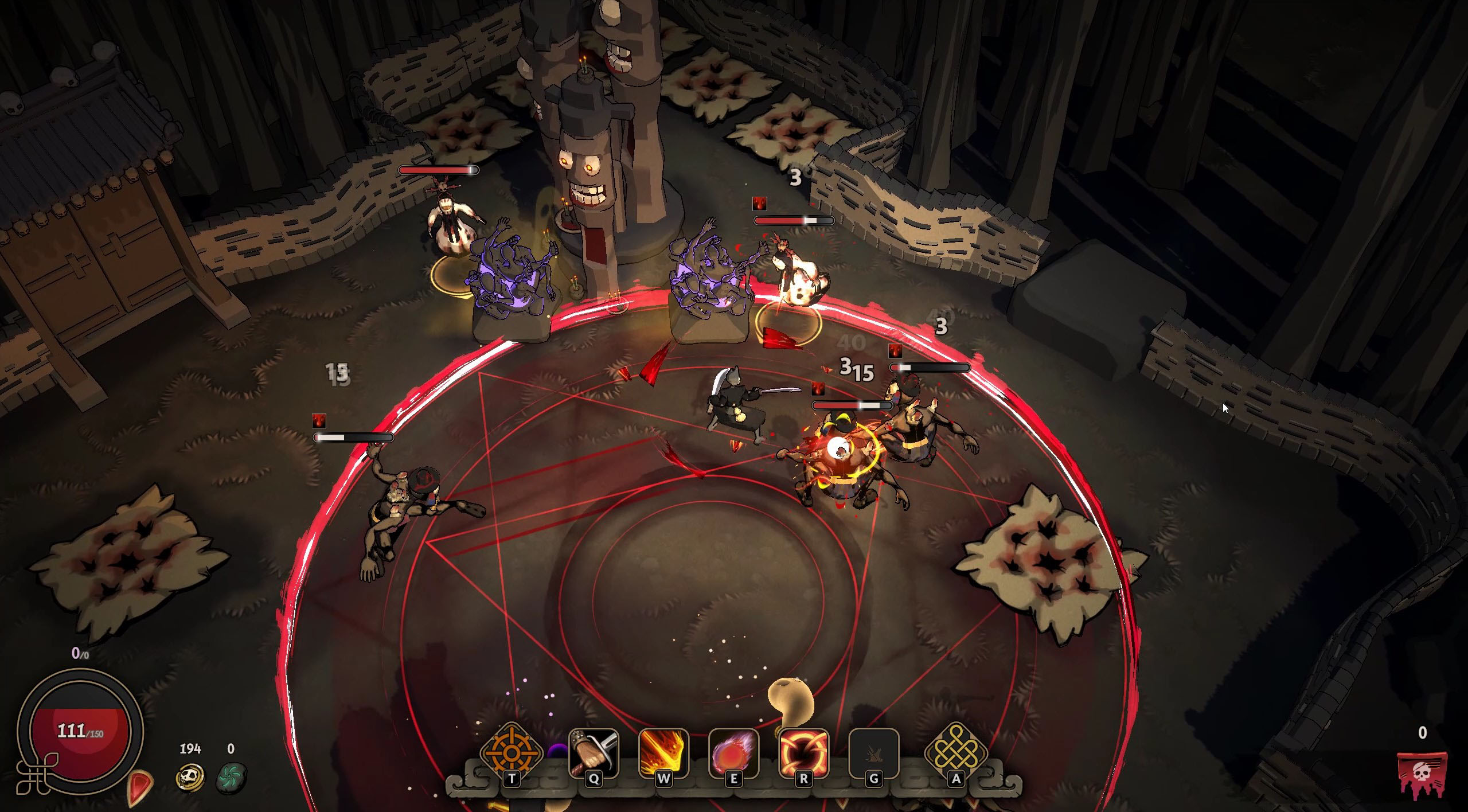1468x812 pixels.
Task: Select the gold skull coin icon
Action: tap(190, 777)
